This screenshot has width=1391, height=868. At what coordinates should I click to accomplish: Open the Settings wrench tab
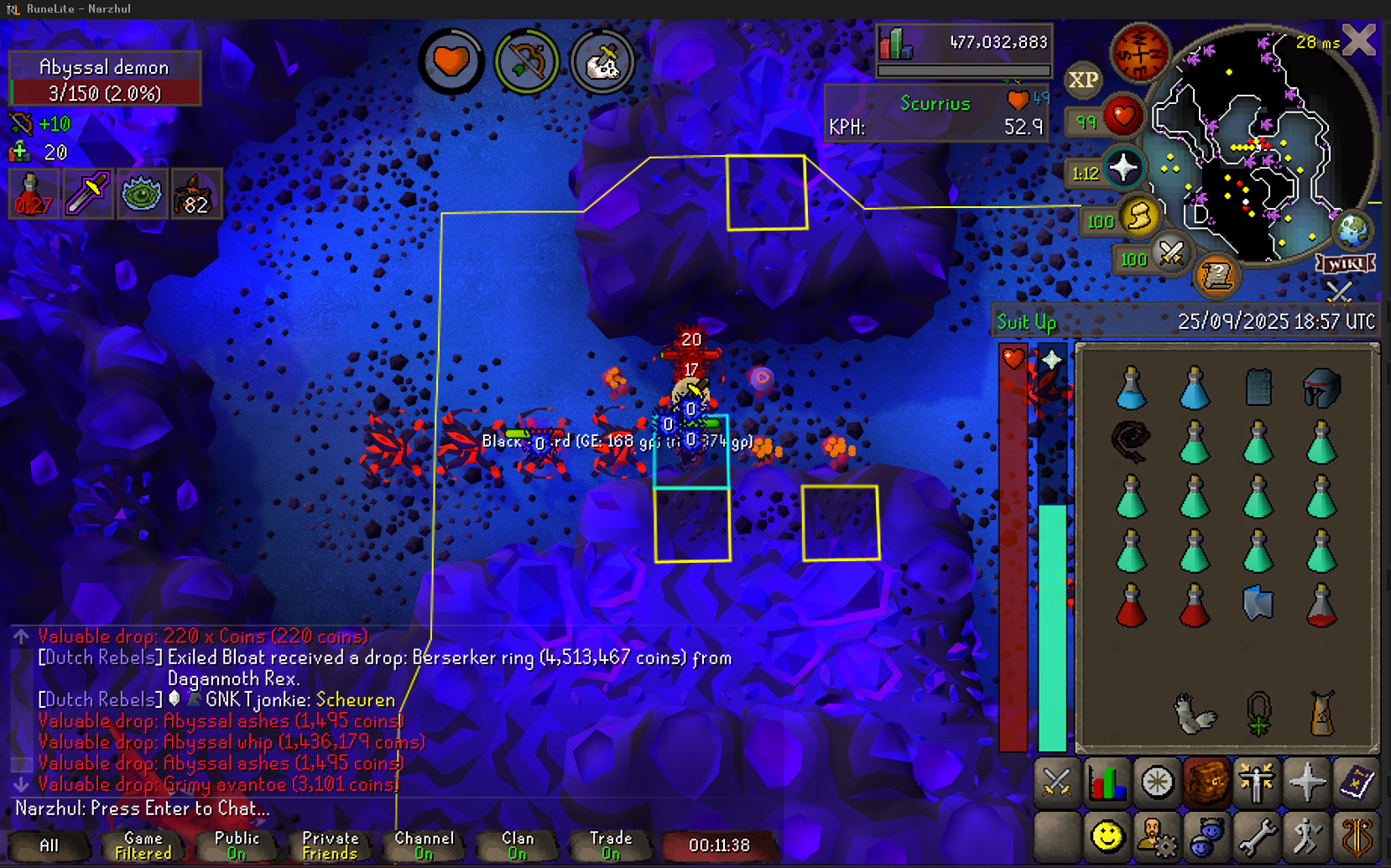coord(1257,835)
